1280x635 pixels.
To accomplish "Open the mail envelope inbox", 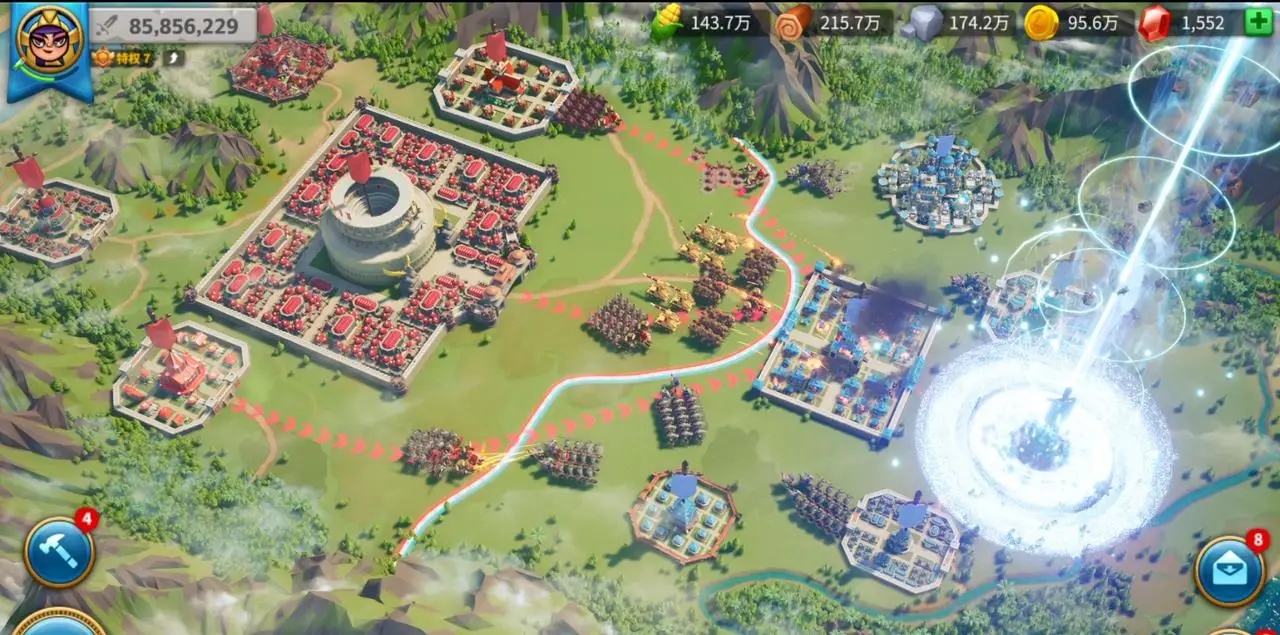I will click(x=1229, y=571).
